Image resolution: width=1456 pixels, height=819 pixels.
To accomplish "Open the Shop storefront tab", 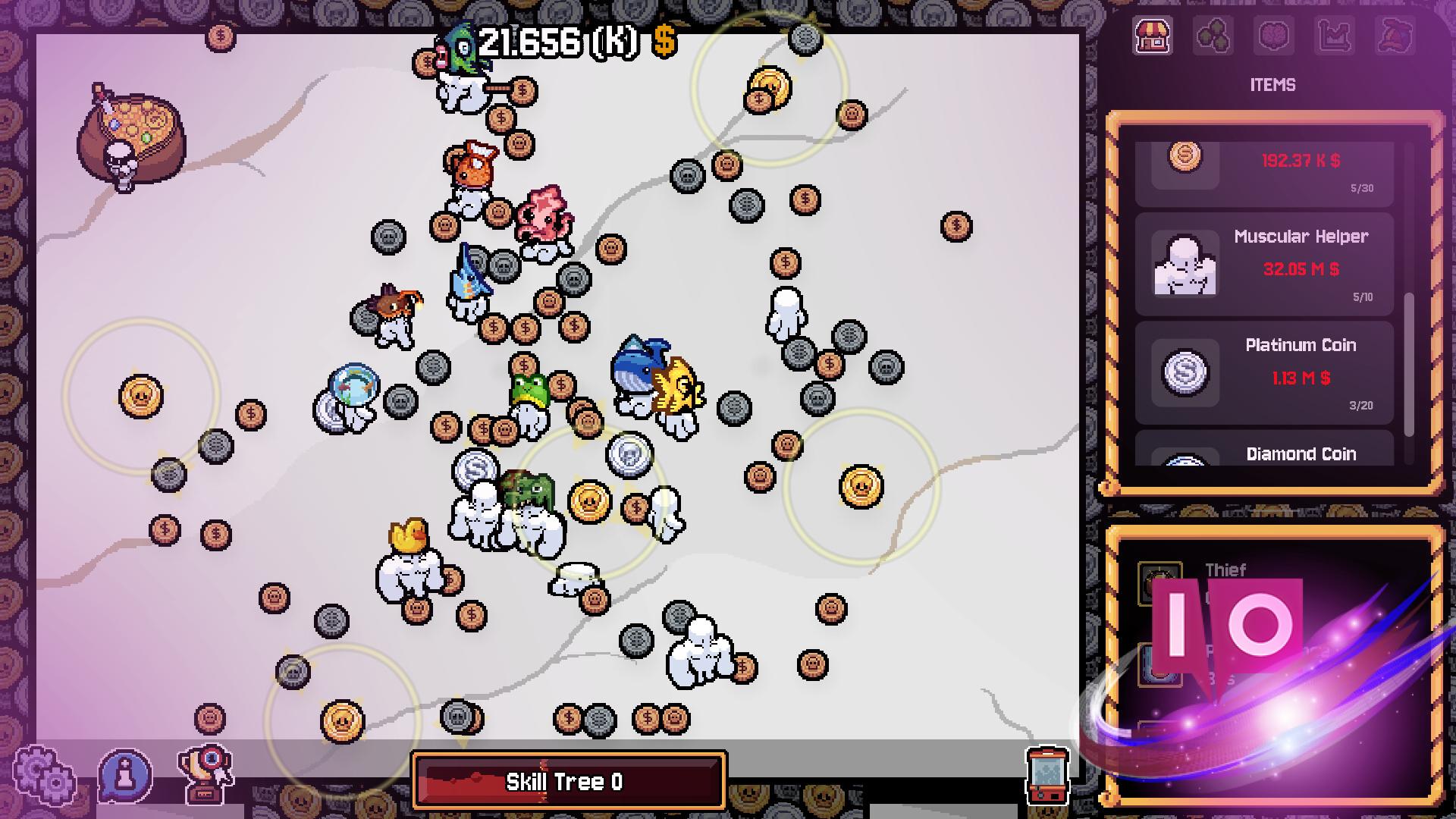I will 1152,35.
